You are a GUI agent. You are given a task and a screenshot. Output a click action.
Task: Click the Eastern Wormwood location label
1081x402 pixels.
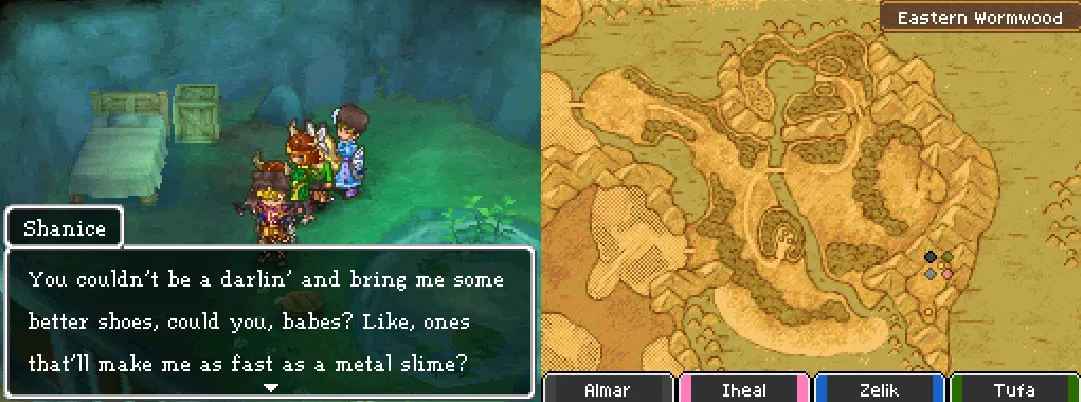pyautogui.click(x=978, y=18)
